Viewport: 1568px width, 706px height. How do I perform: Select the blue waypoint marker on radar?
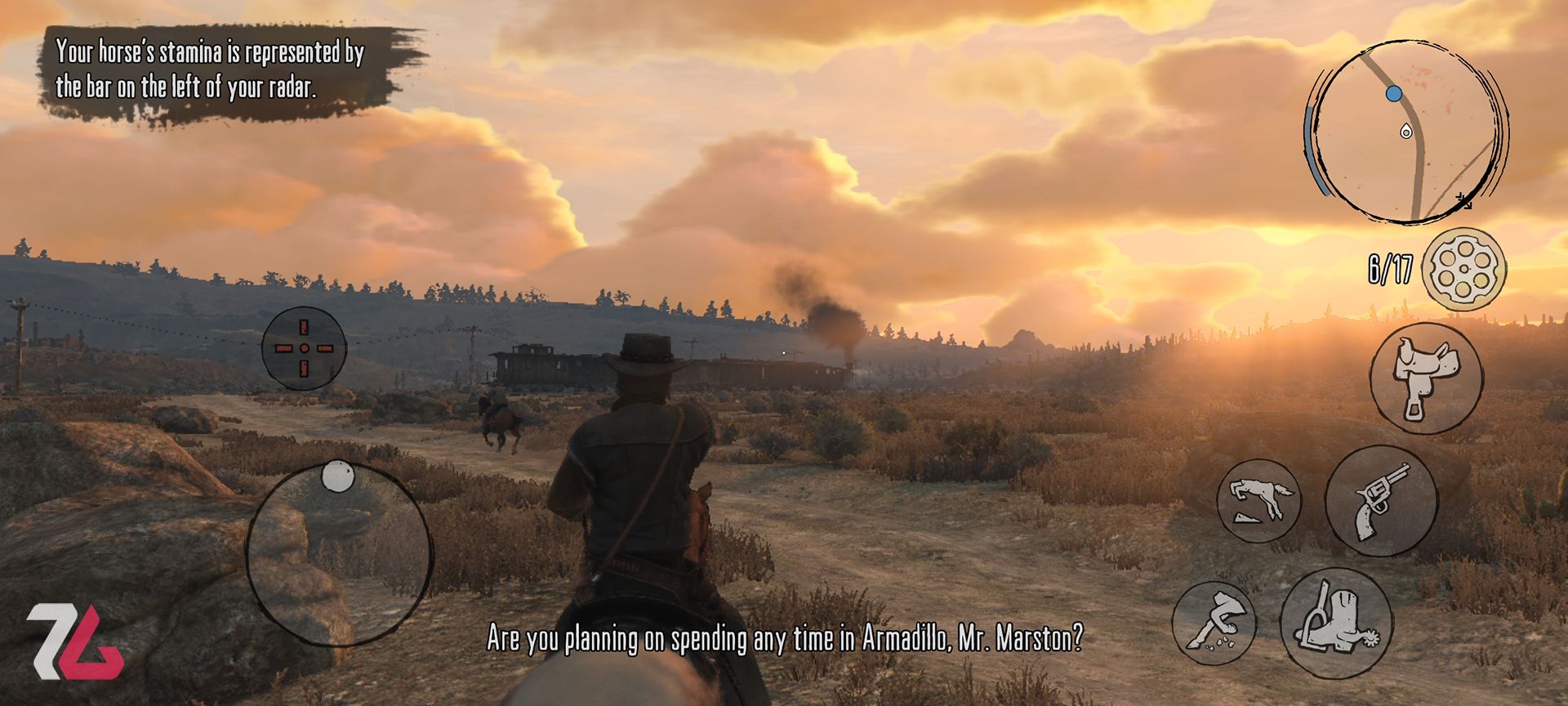tap(1394, 94)
